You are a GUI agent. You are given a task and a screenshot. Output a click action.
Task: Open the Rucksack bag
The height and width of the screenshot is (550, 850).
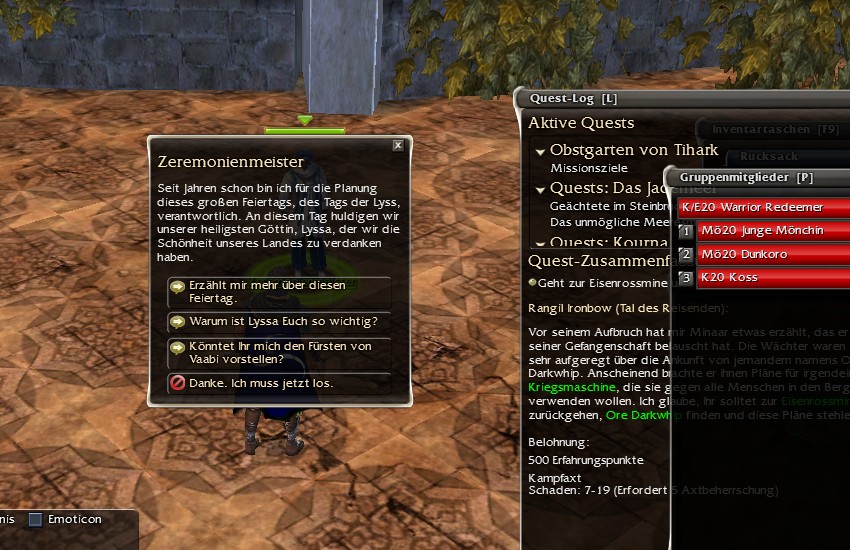[770, 156]
